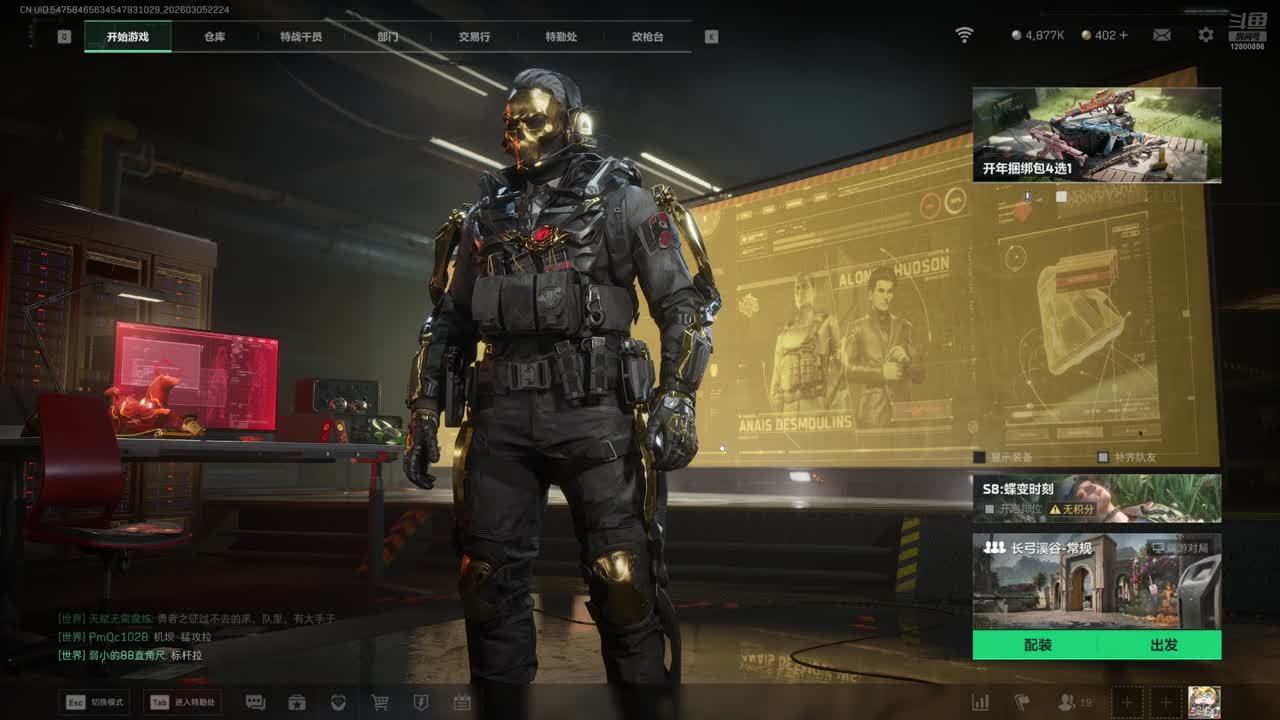
Task: Switch to the 改枪台 gunsmith tab
Action: (647, 37)
